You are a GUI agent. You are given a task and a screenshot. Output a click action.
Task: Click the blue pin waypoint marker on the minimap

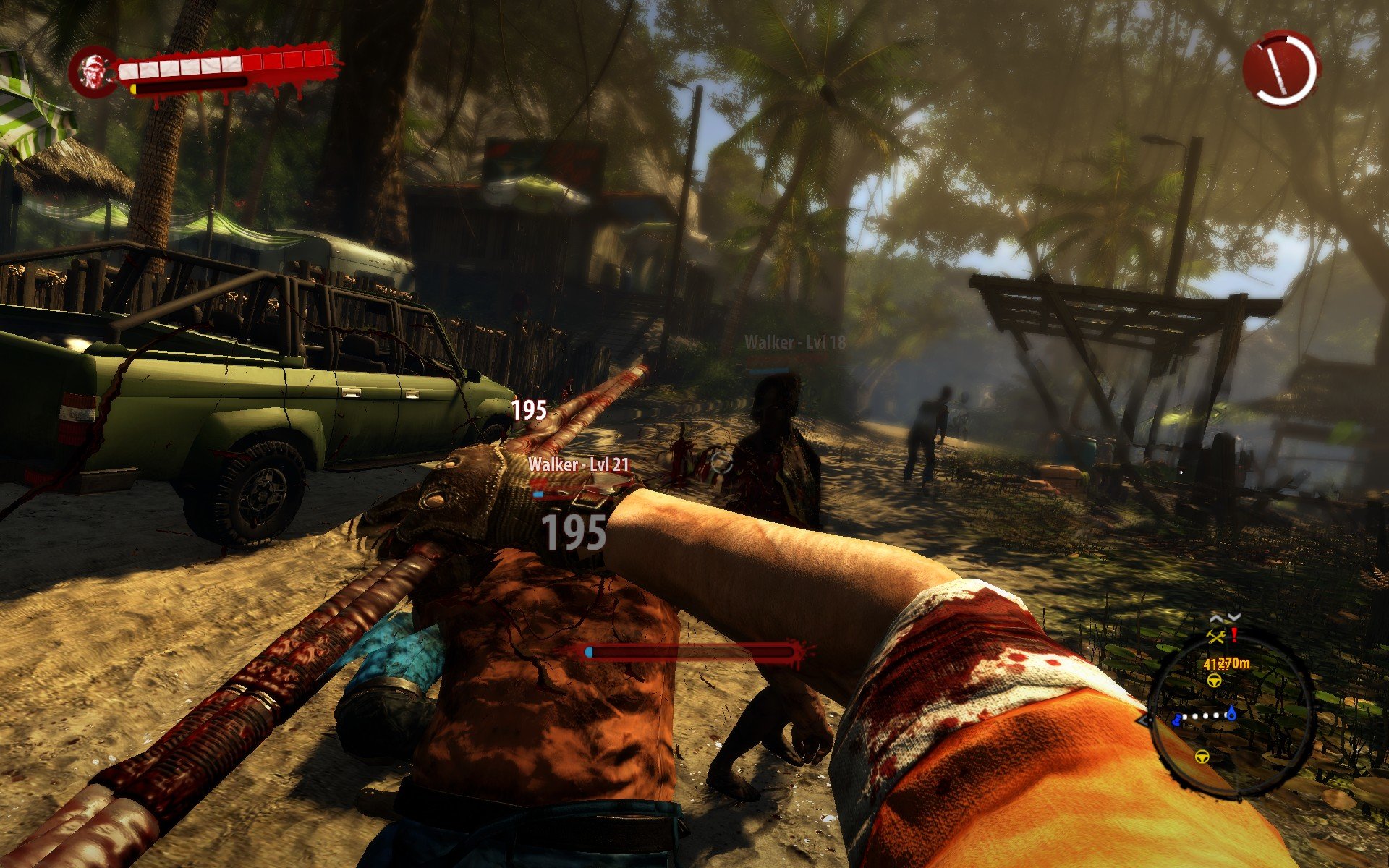pos(1176,721)
